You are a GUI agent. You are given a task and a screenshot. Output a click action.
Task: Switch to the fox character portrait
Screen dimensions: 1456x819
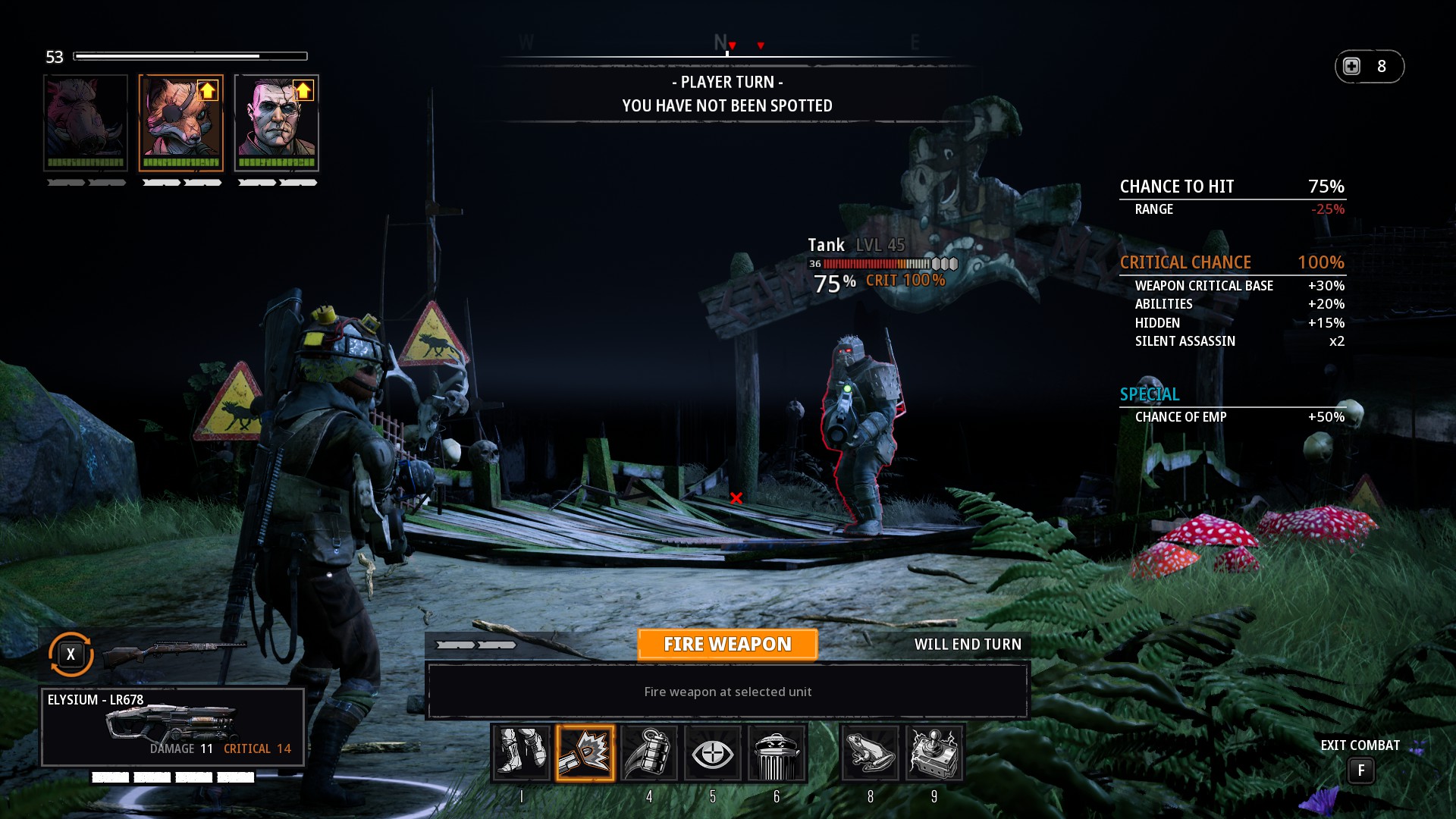[x=181, y=123]
